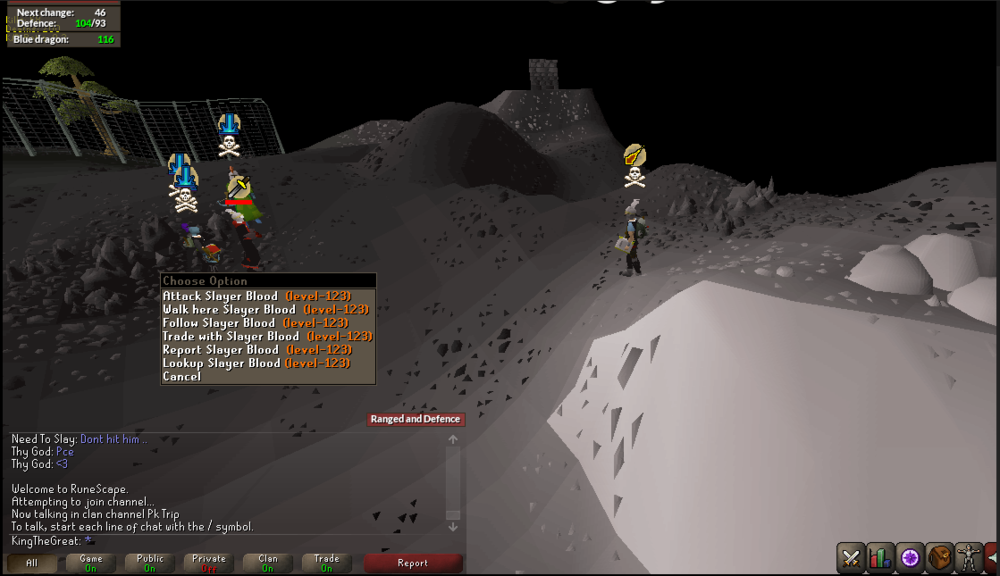Open the backpack inventory tab

pyautogui.click(x=939, y=557)
